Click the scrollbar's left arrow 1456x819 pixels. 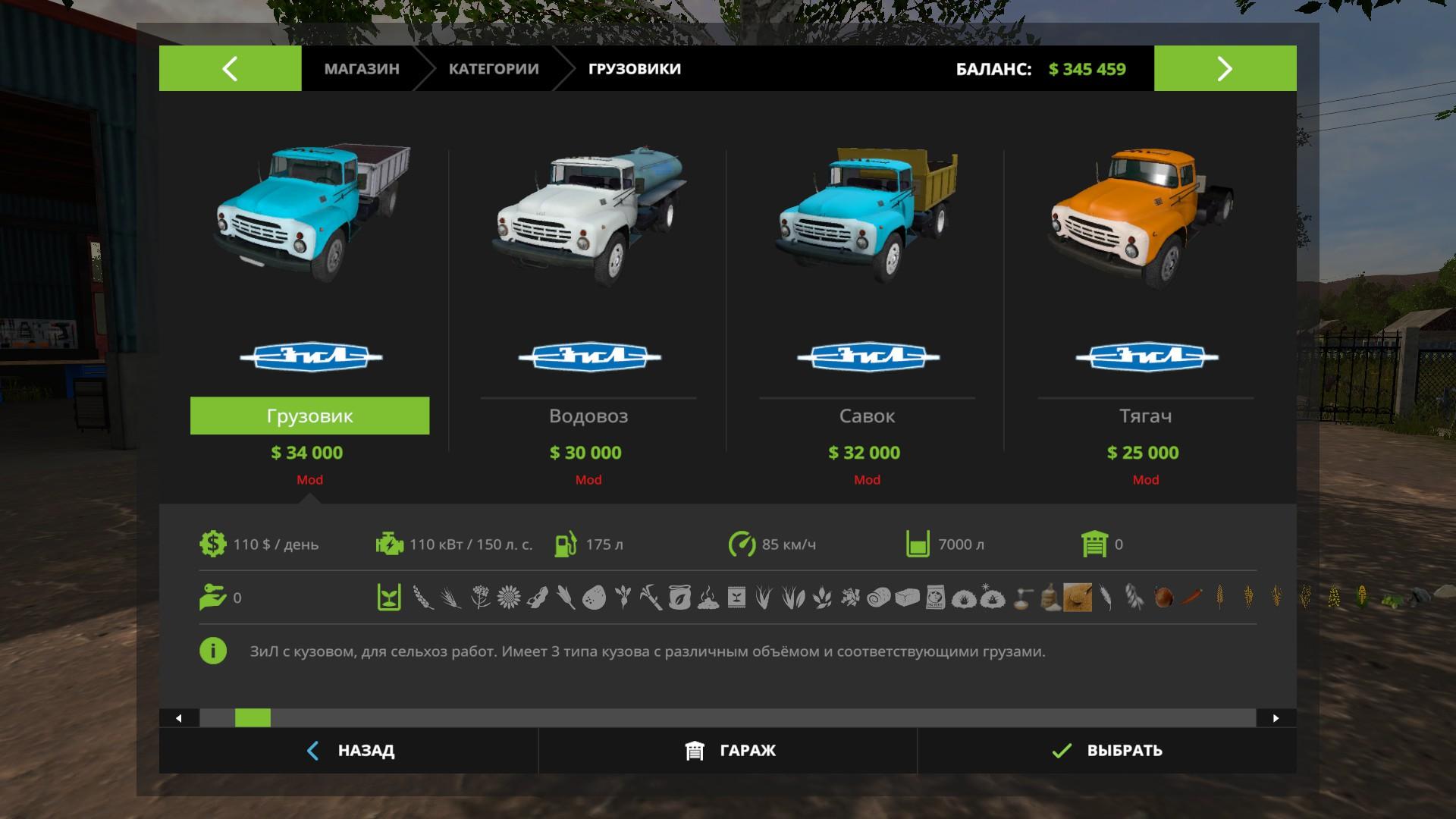(x=179, y=718)
